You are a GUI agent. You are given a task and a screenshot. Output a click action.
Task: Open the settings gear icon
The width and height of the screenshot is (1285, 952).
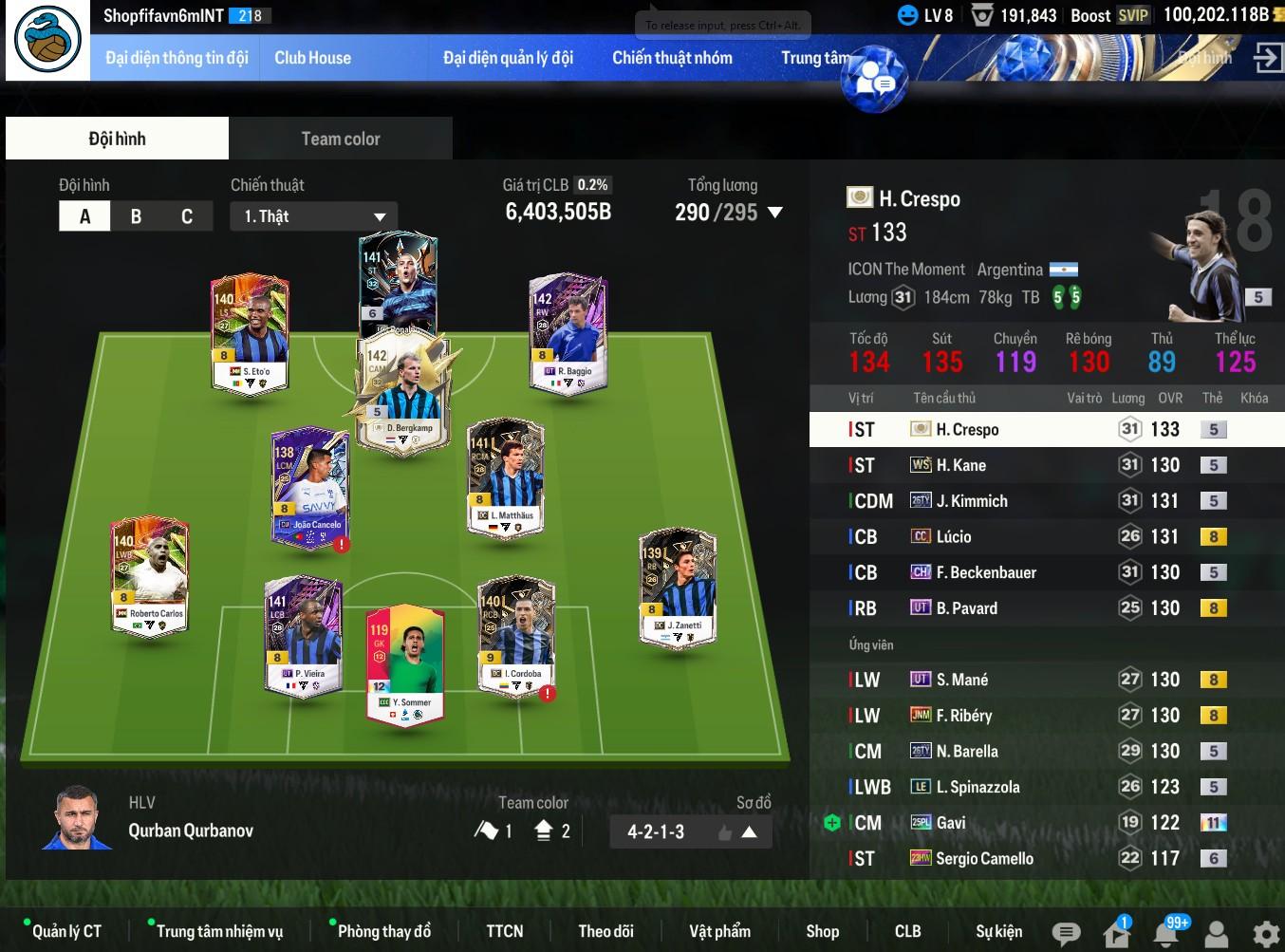point(1265,933)
